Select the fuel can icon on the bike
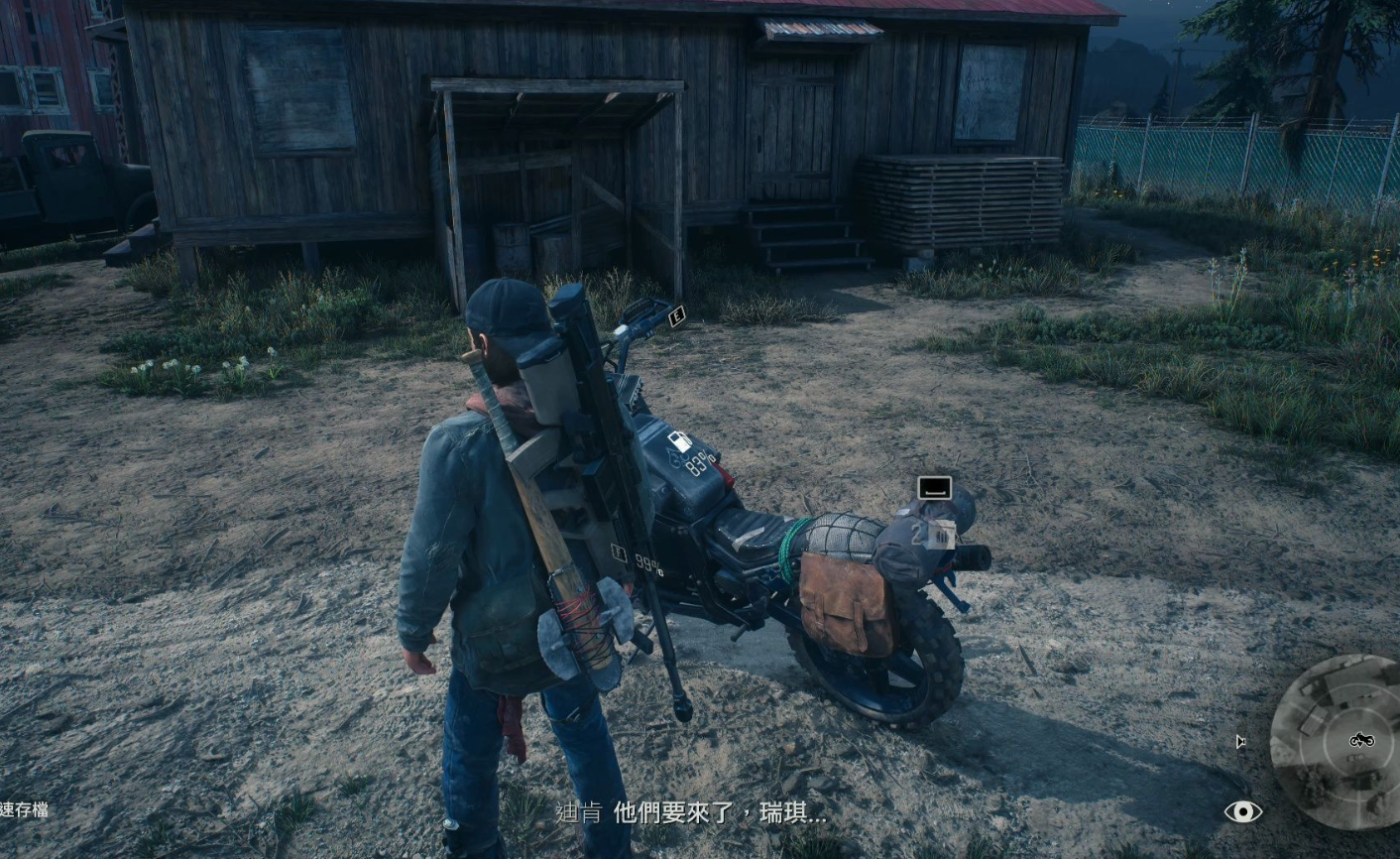Screen dimensions: 1400x859 679,442
